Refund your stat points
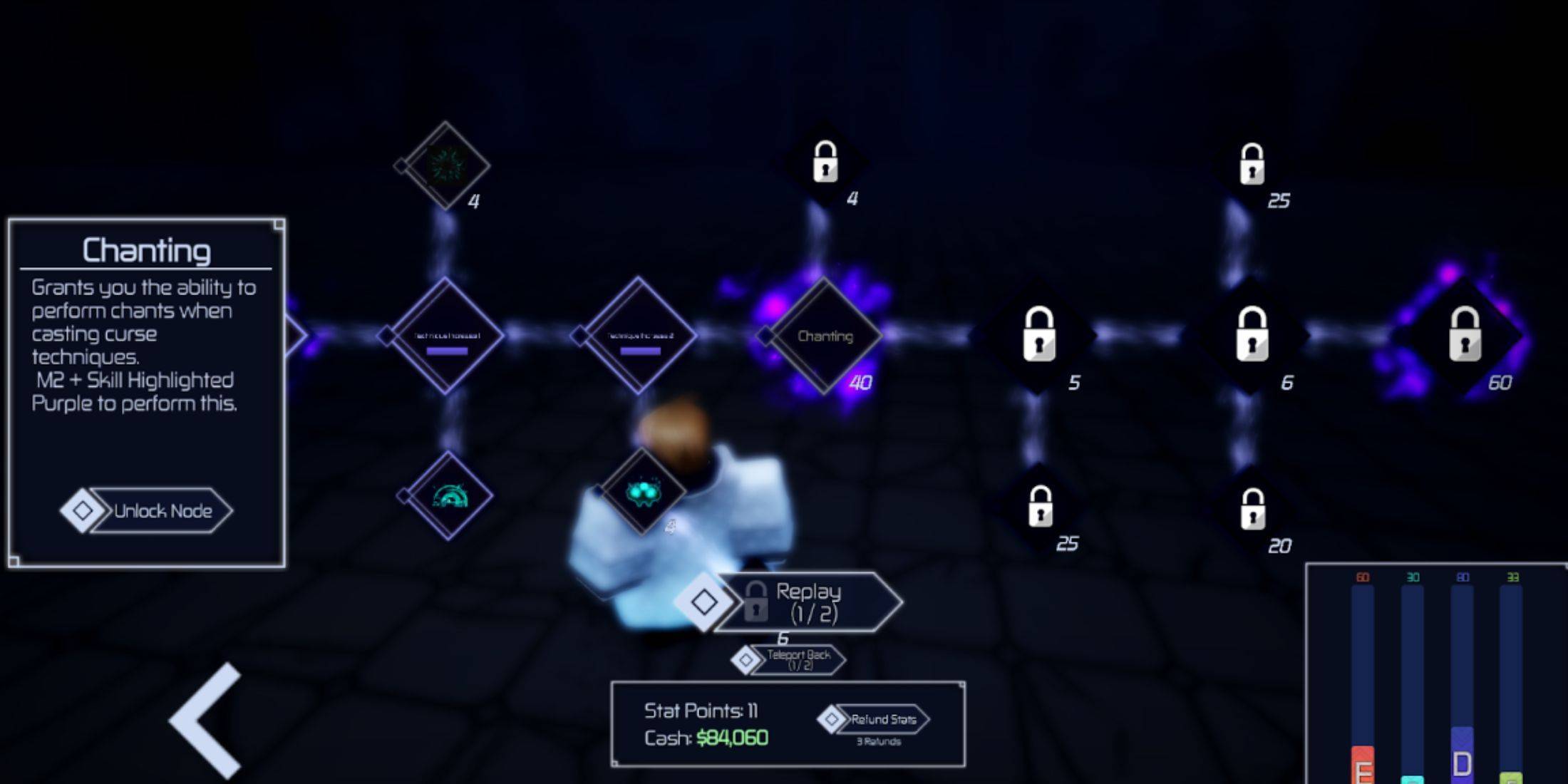 881,720
